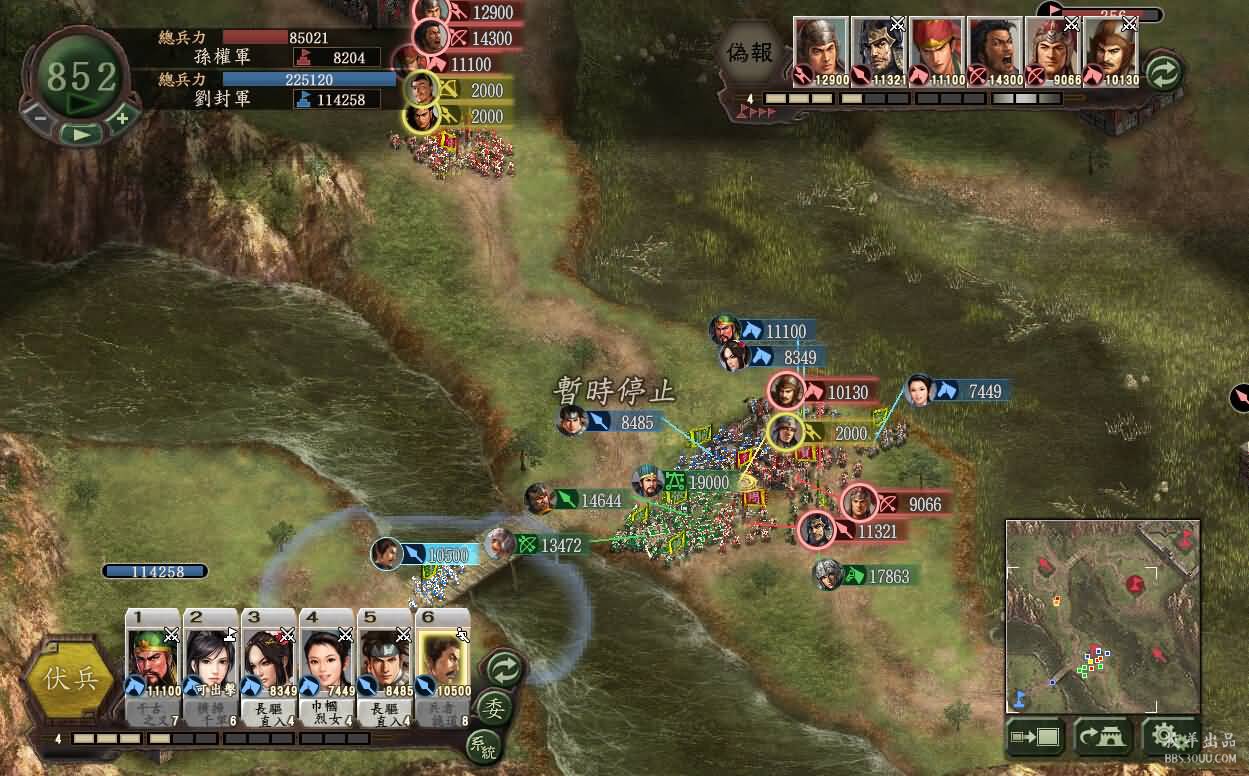Click the castle return button below minimap
This screenshot has height=776, width=1249.
(1103, 738)
